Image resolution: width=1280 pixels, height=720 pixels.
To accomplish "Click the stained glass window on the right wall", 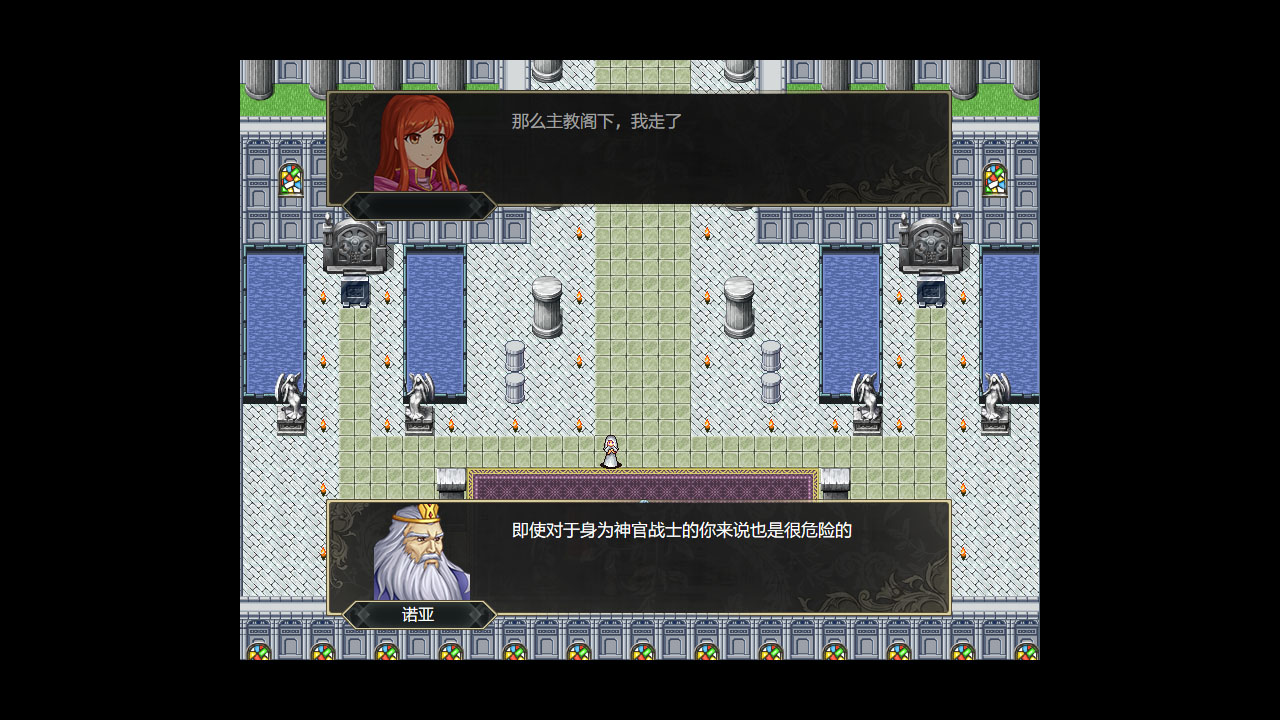I will pos(993,182).
